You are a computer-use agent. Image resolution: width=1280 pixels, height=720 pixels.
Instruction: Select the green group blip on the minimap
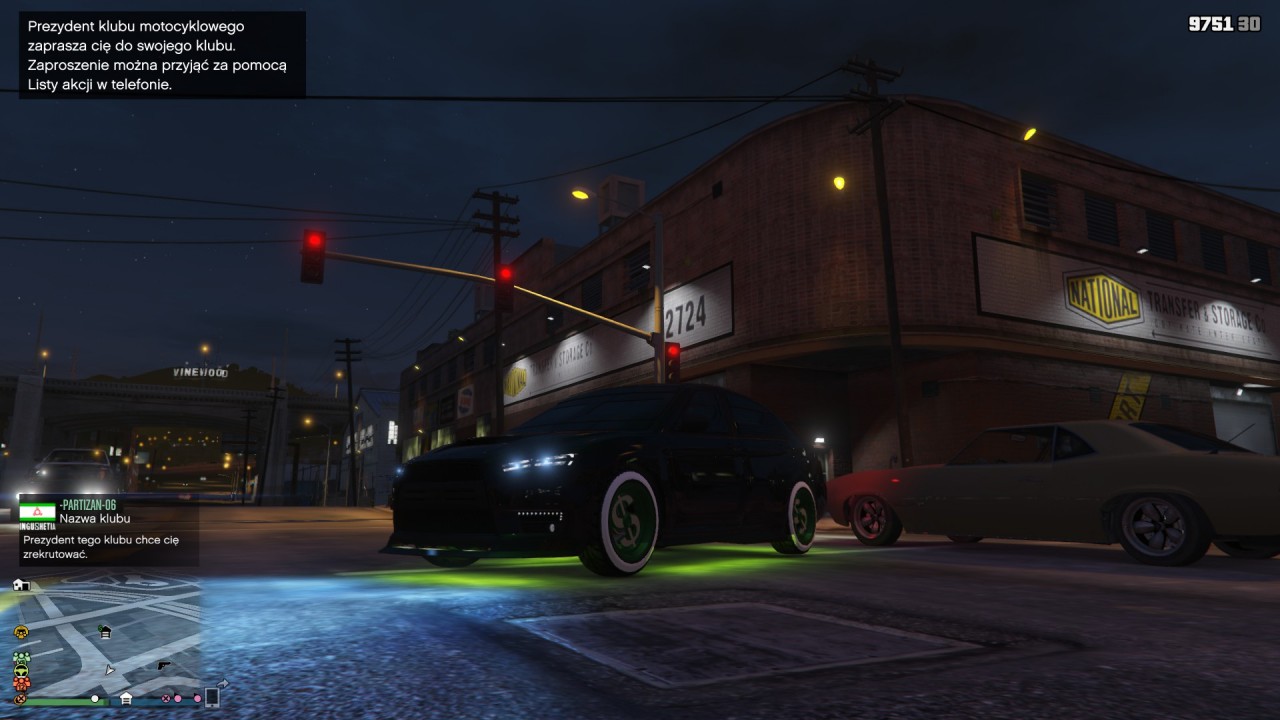21,659
